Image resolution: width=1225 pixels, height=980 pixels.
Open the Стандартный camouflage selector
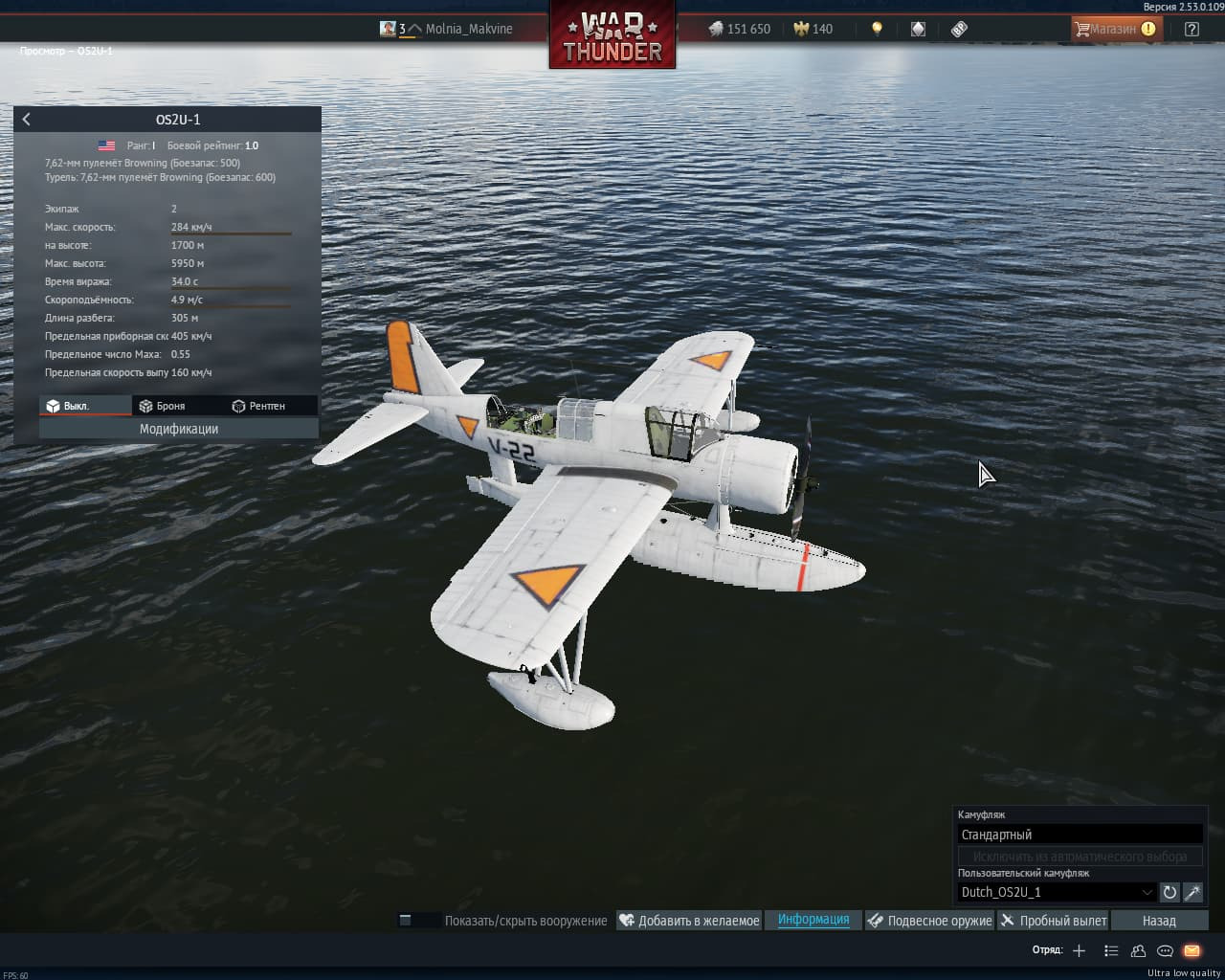1080,835
